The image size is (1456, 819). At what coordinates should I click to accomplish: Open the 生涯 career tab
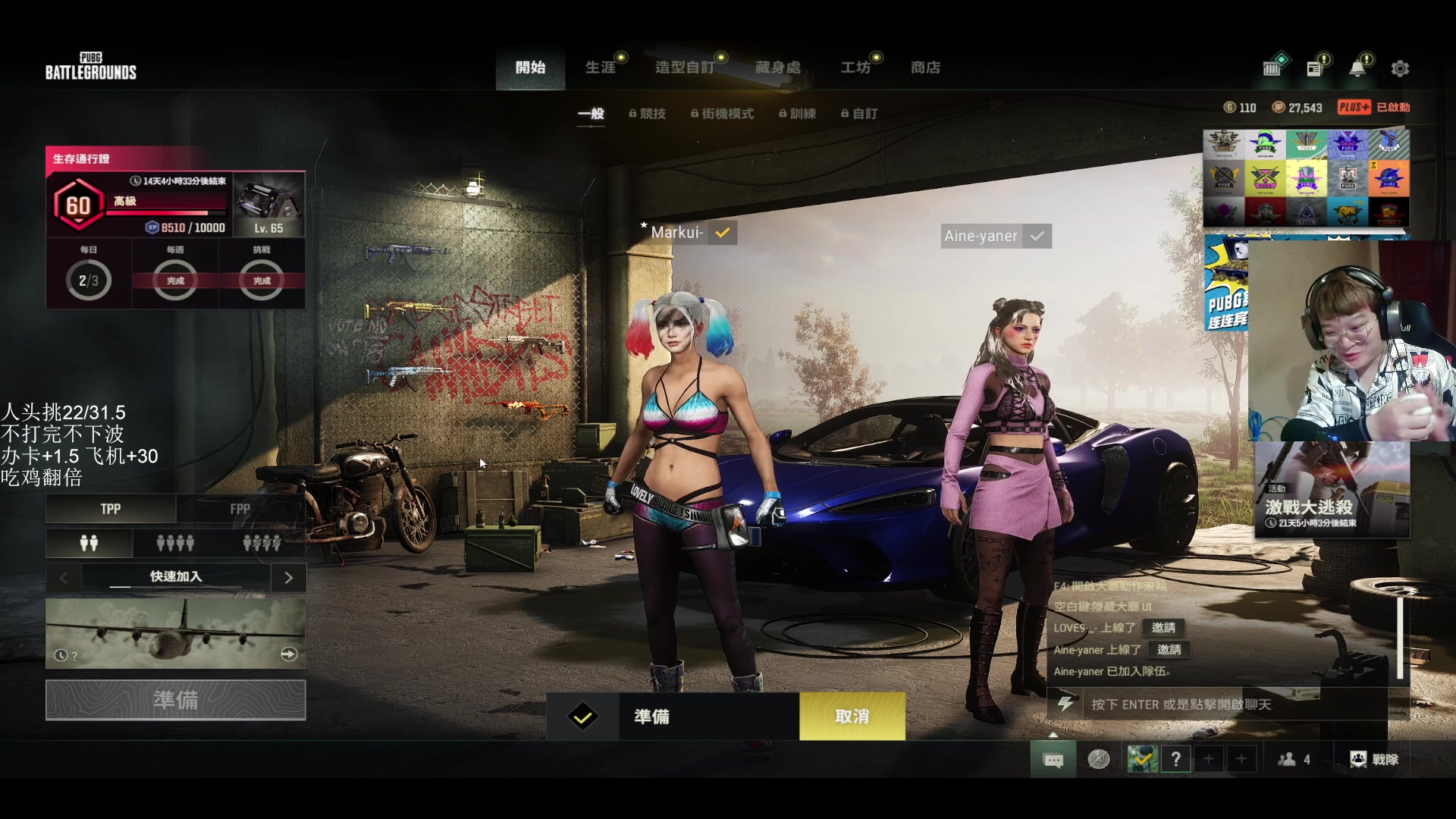pos(601,67)
